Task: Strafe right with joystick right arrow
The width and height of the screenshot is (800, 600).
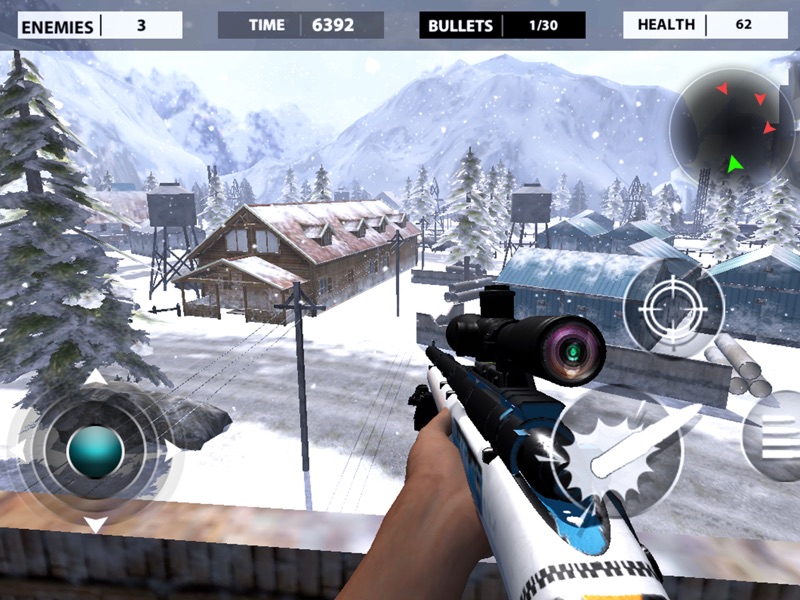Action: coord(172,452)
